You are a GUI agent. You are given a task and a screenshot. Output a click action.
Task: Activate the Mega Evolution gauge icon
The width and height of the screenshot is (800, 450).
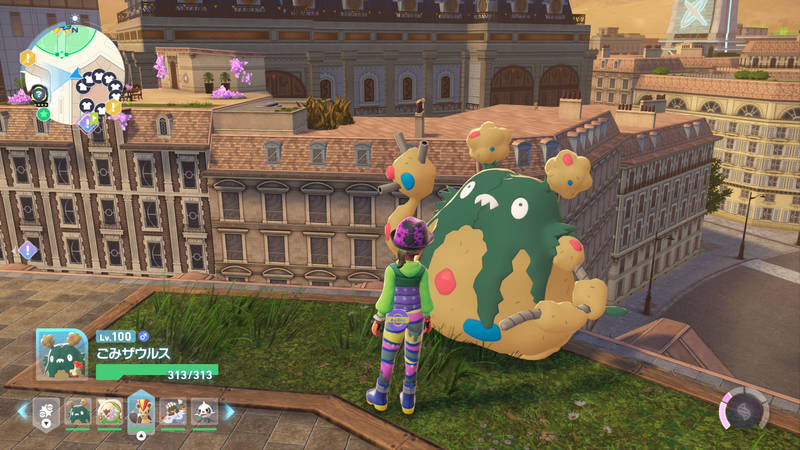tap(744, 410)
